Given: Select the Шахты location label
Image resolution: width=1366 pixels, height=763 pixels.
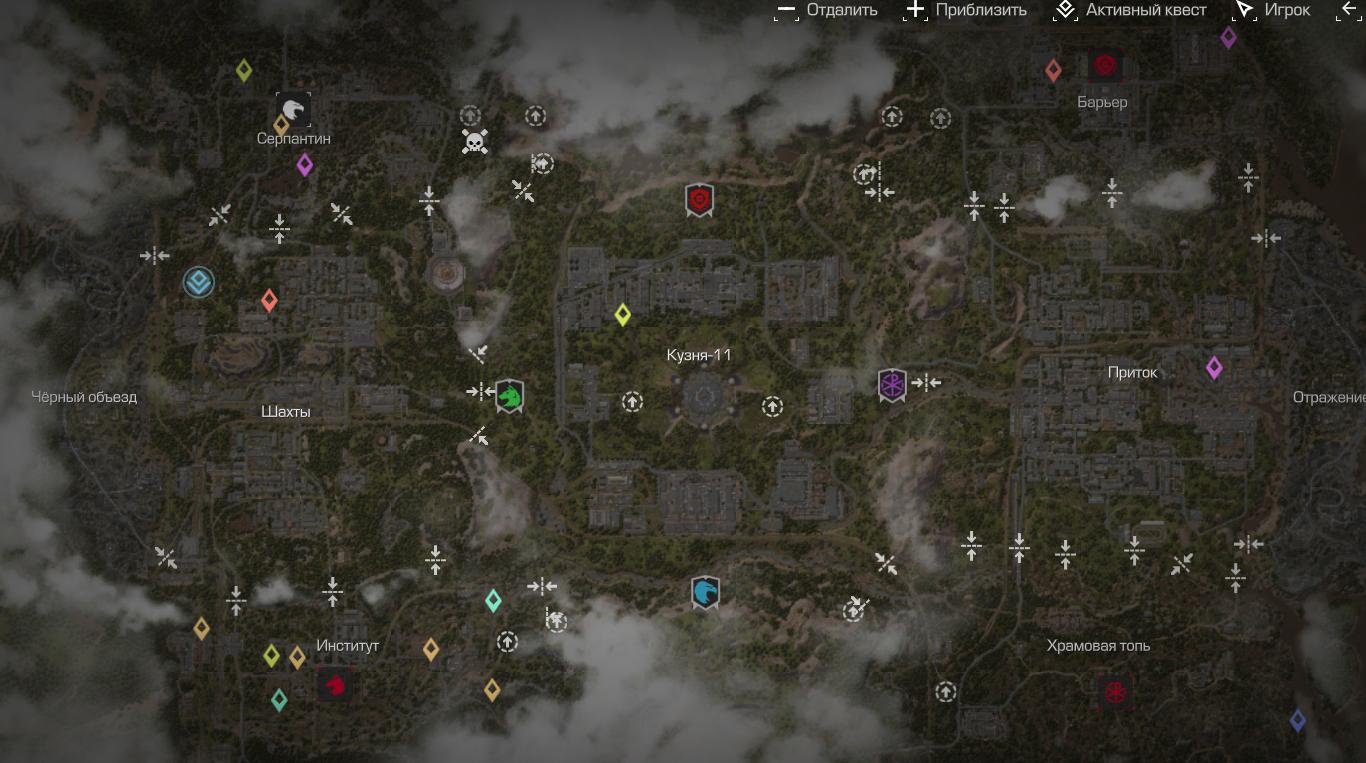Looking at the screenshot, I should click(x=285, y=412).
